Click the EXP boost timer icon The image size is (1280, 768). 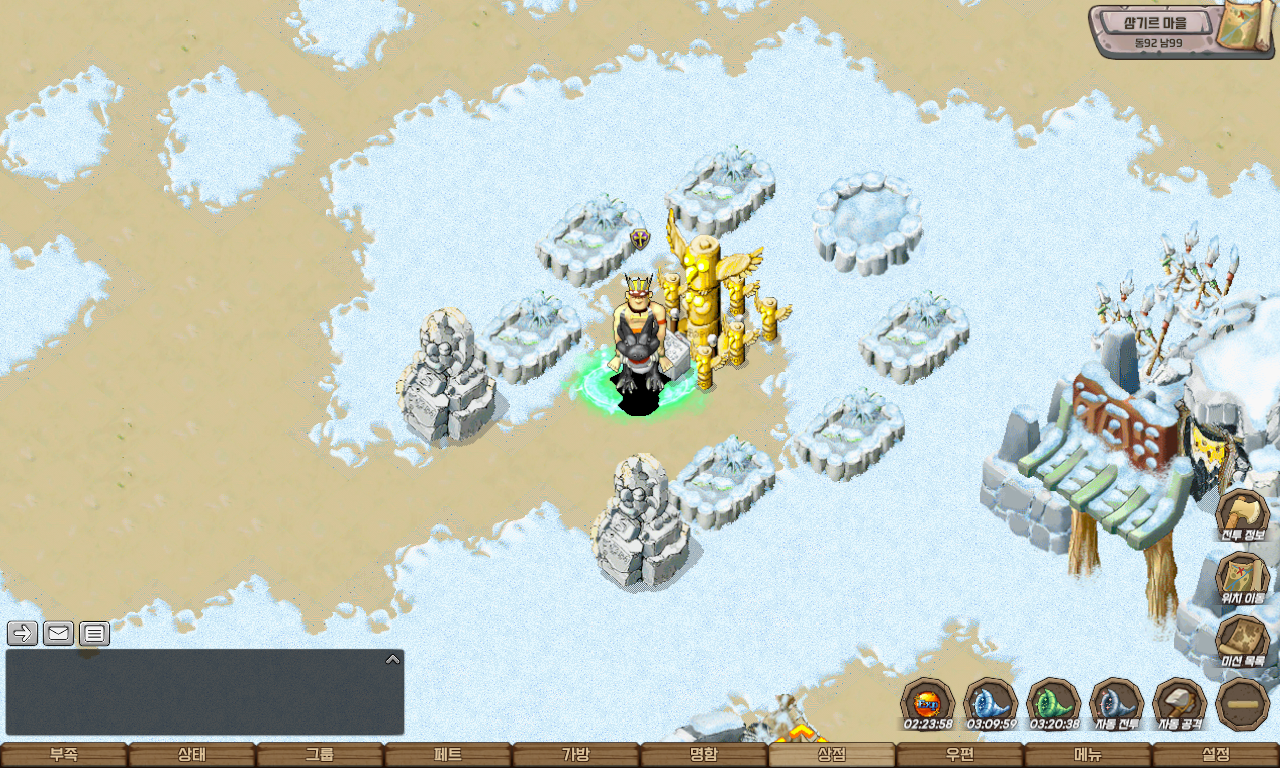coord(927,703)
